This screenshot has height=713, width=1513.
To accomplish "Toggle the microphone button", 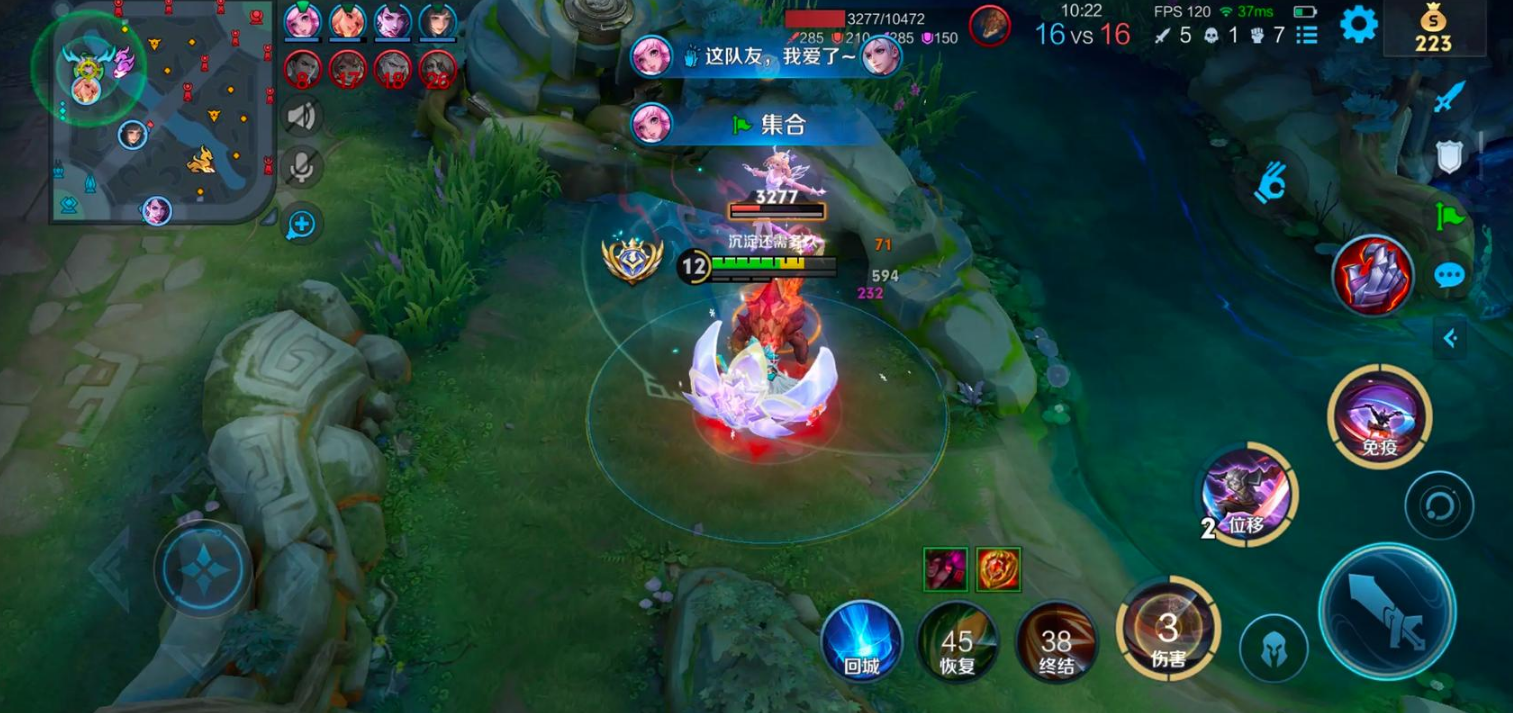I will (301, 168).
